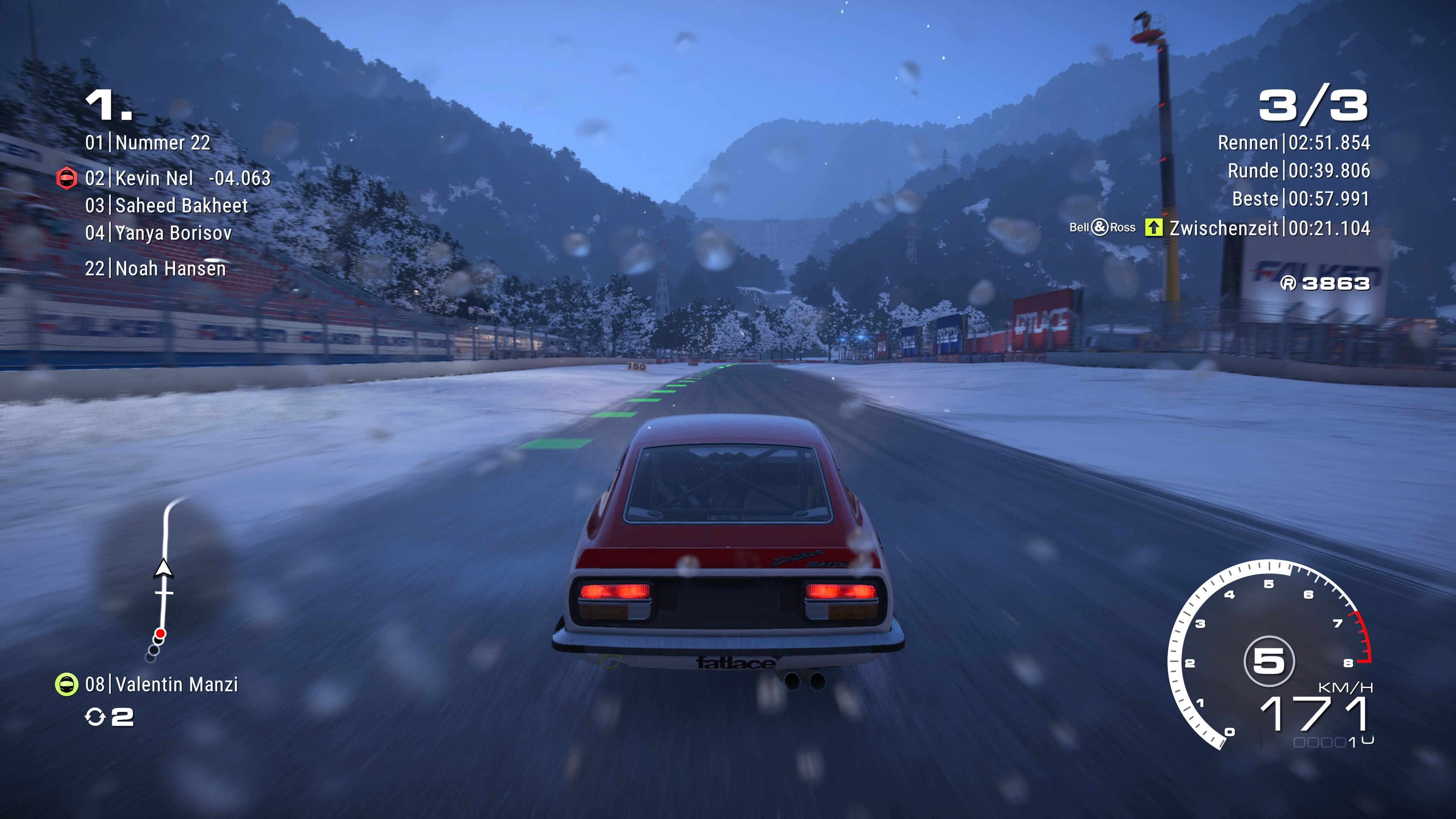Select Saheed Bakheet's leaderboard row
Viewport: 1456px width, 819px height.
(x=181, y=206)
